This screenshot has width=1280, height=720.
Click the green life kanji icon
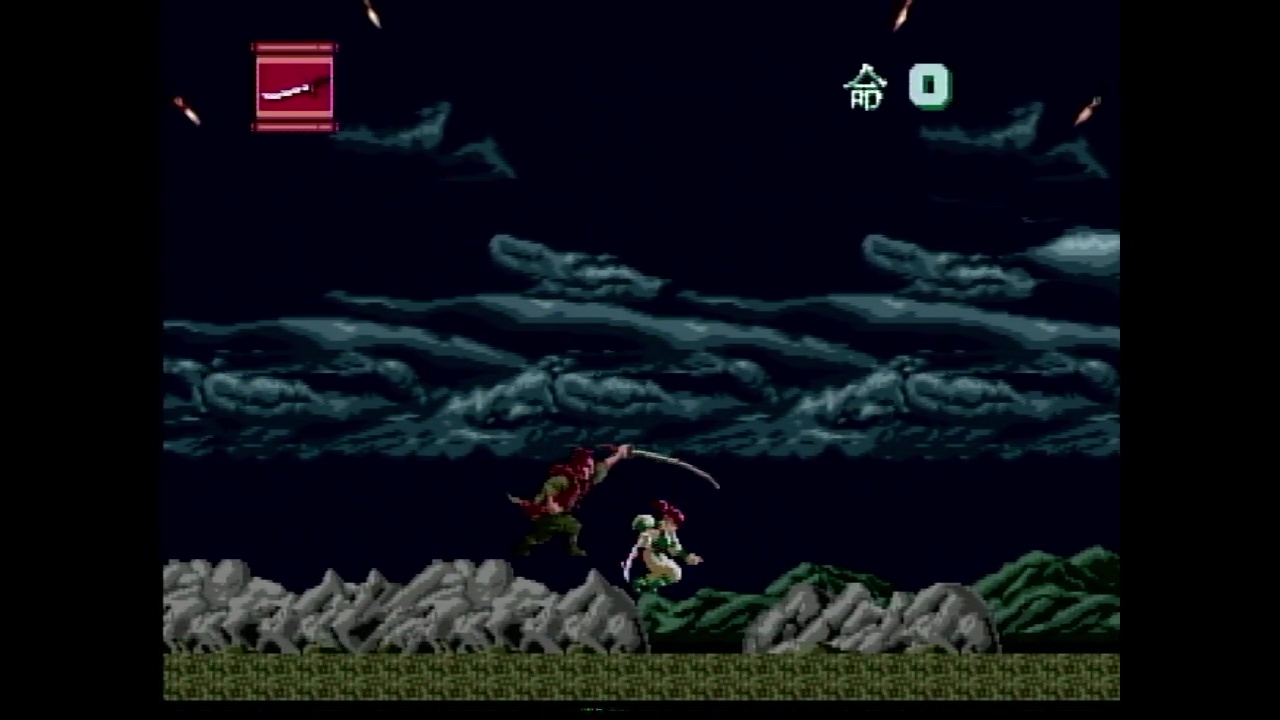click(866, 88)
